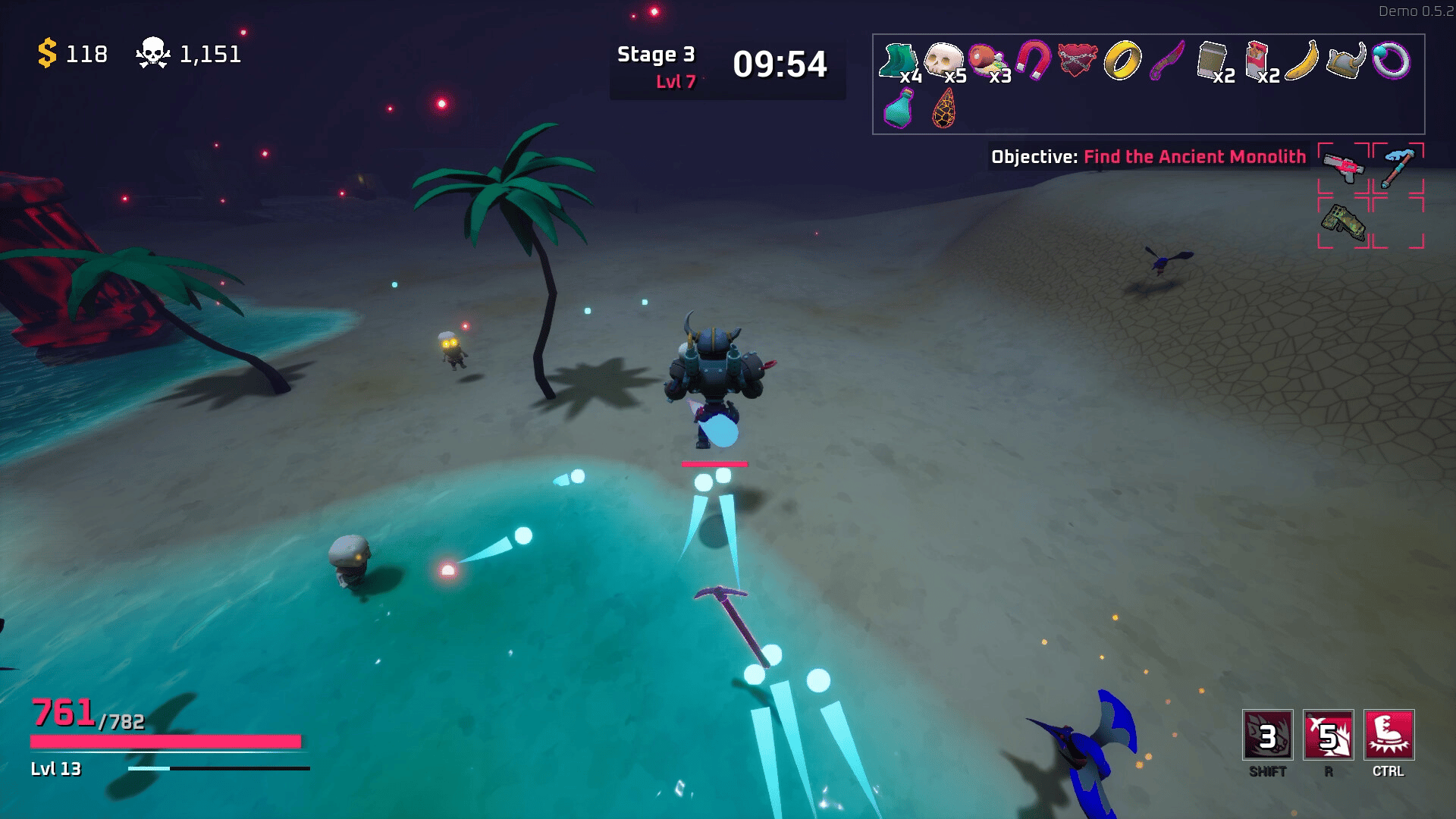Click the Find the Ancient Monolith objective
This screenshot has height=819, width=1456.
(x=1194, y=157)
